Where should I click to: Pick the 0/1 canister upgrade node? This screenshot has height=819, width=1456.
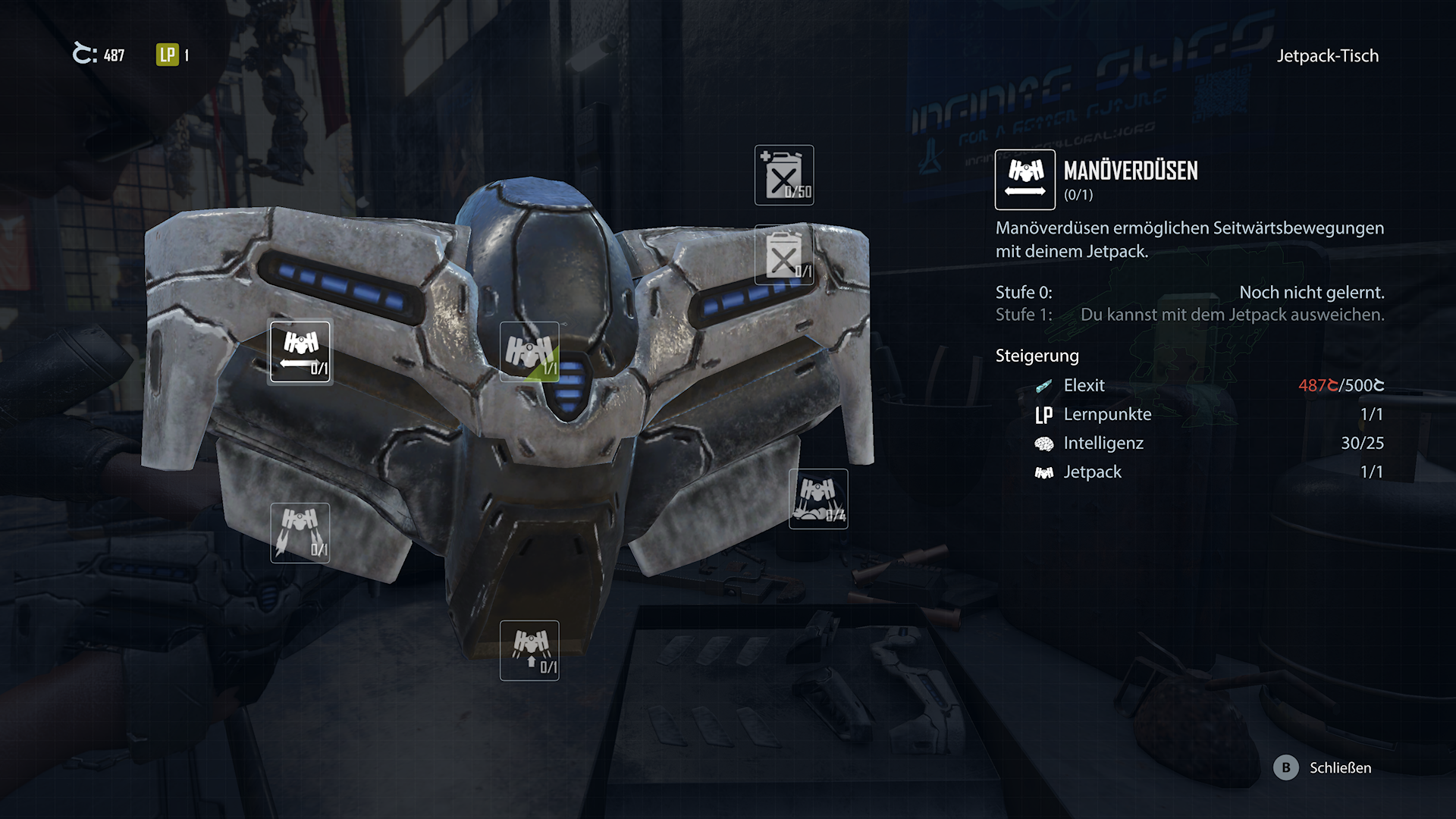click(x=784, y=256)
